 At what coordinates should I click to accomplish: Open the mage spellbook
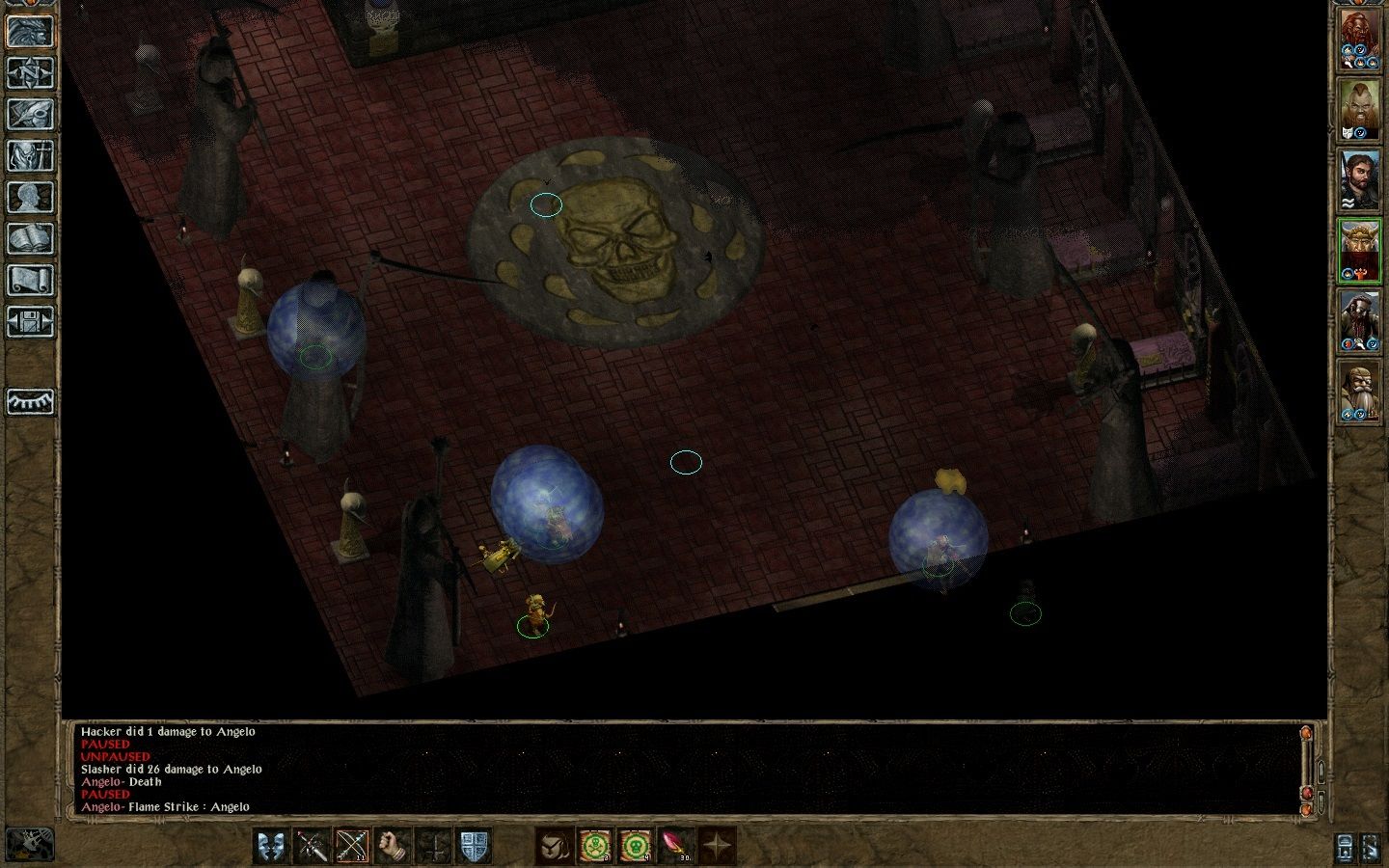click(x=30, y=238)
